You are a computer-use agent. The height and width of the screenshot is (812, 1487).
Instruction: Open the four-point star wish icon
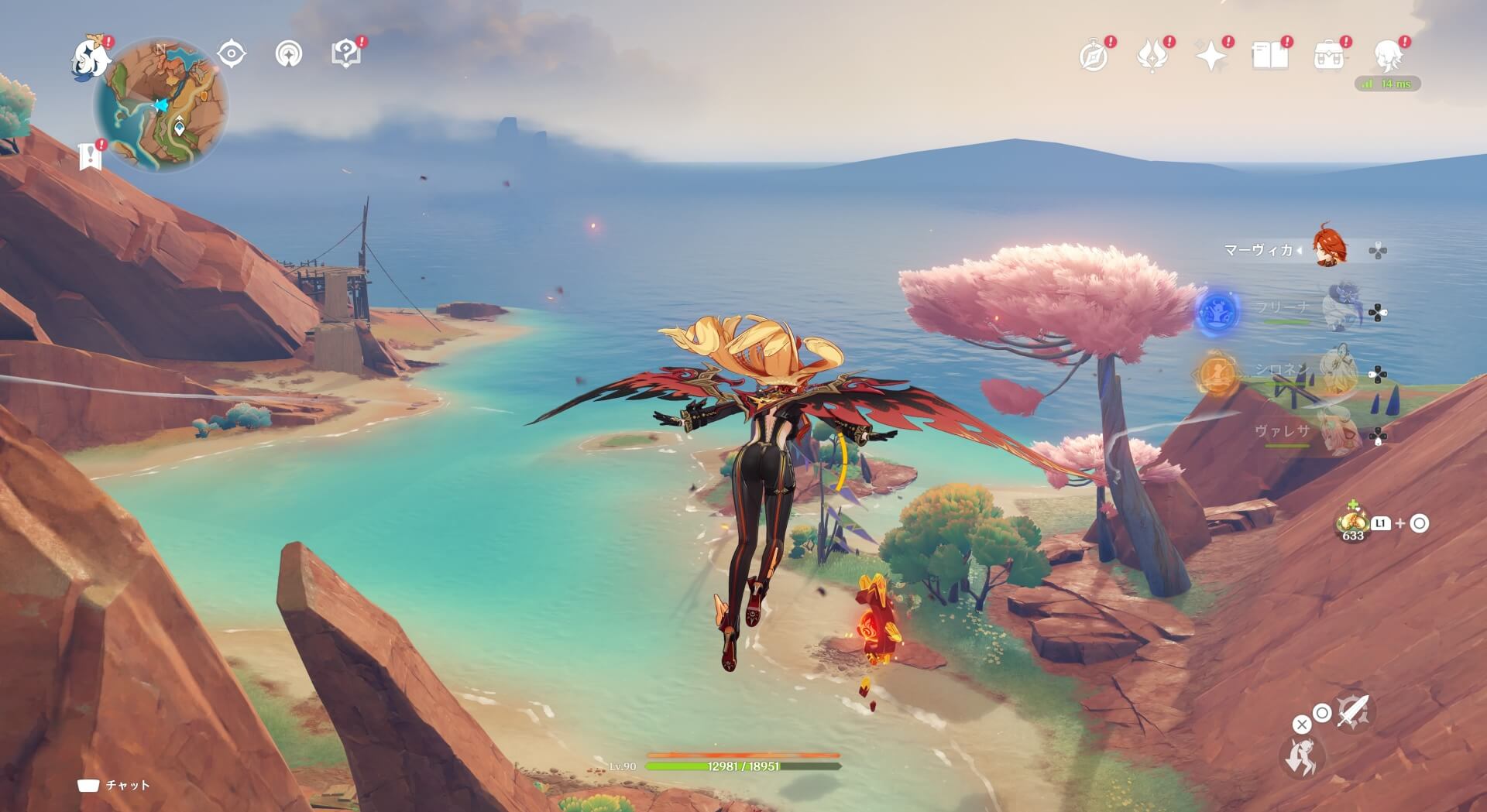click(1211, 56)
